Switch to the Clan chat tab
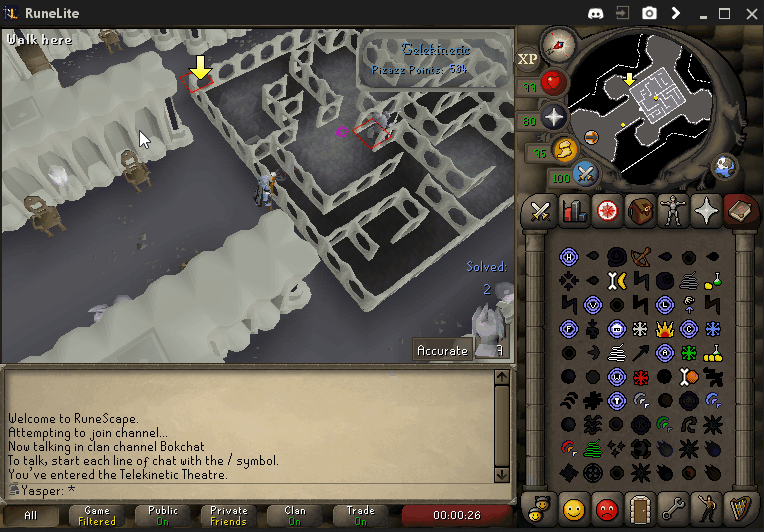Viewport: 764px width, 532px height. click(x=294, y=515)
